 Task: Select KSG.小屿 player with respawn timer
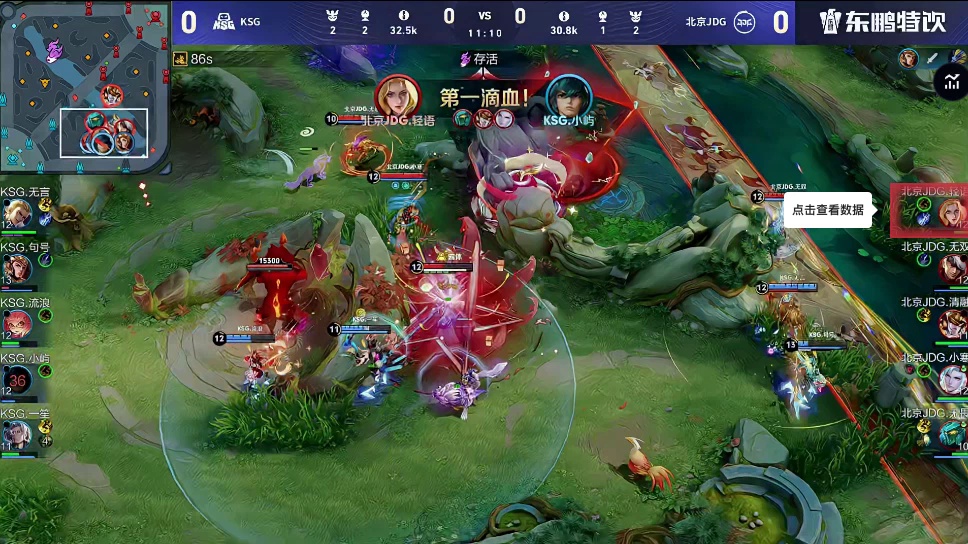pyautogui.click(x=17, y=380)
